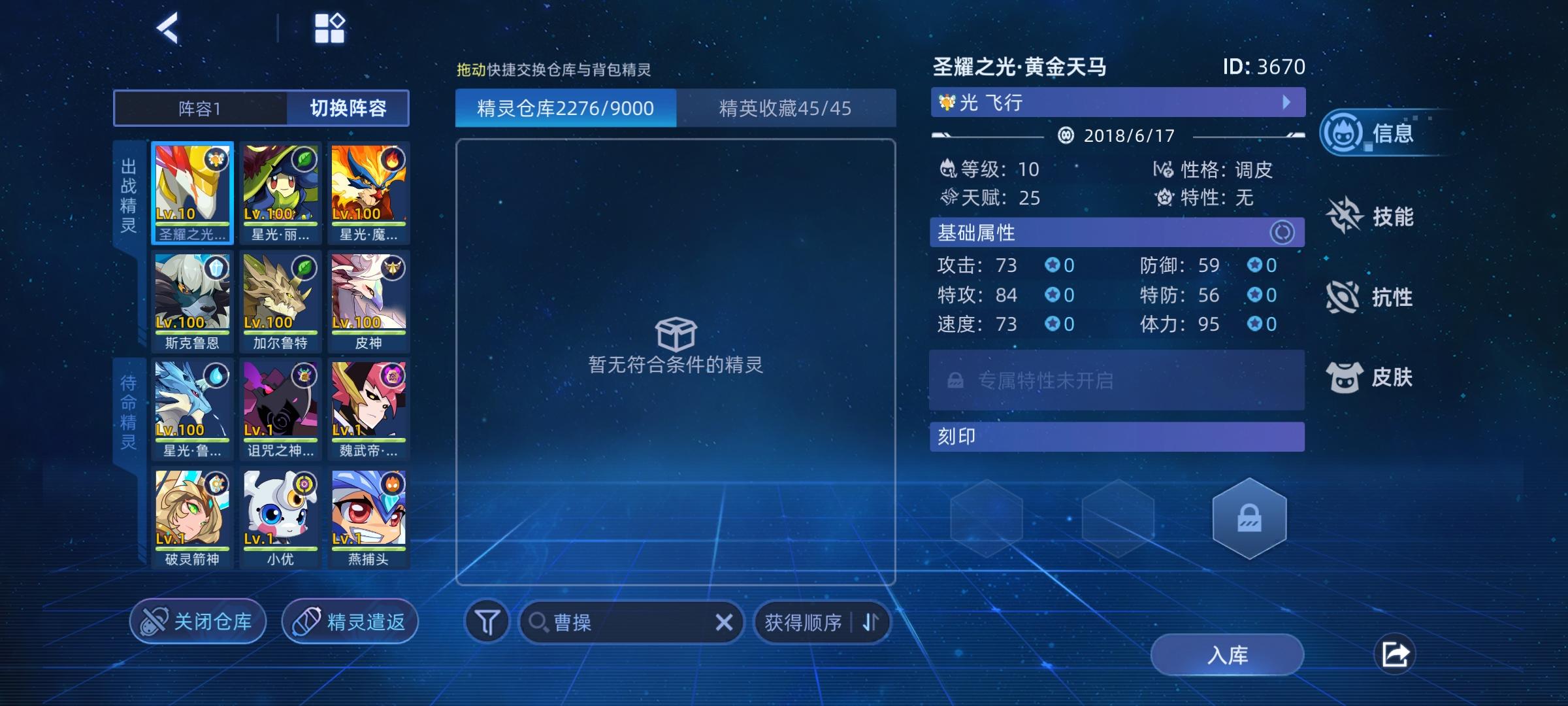1568x706 pixels.
Task: Clear the 曹操 search text with X
Action: tap(724, 622)
